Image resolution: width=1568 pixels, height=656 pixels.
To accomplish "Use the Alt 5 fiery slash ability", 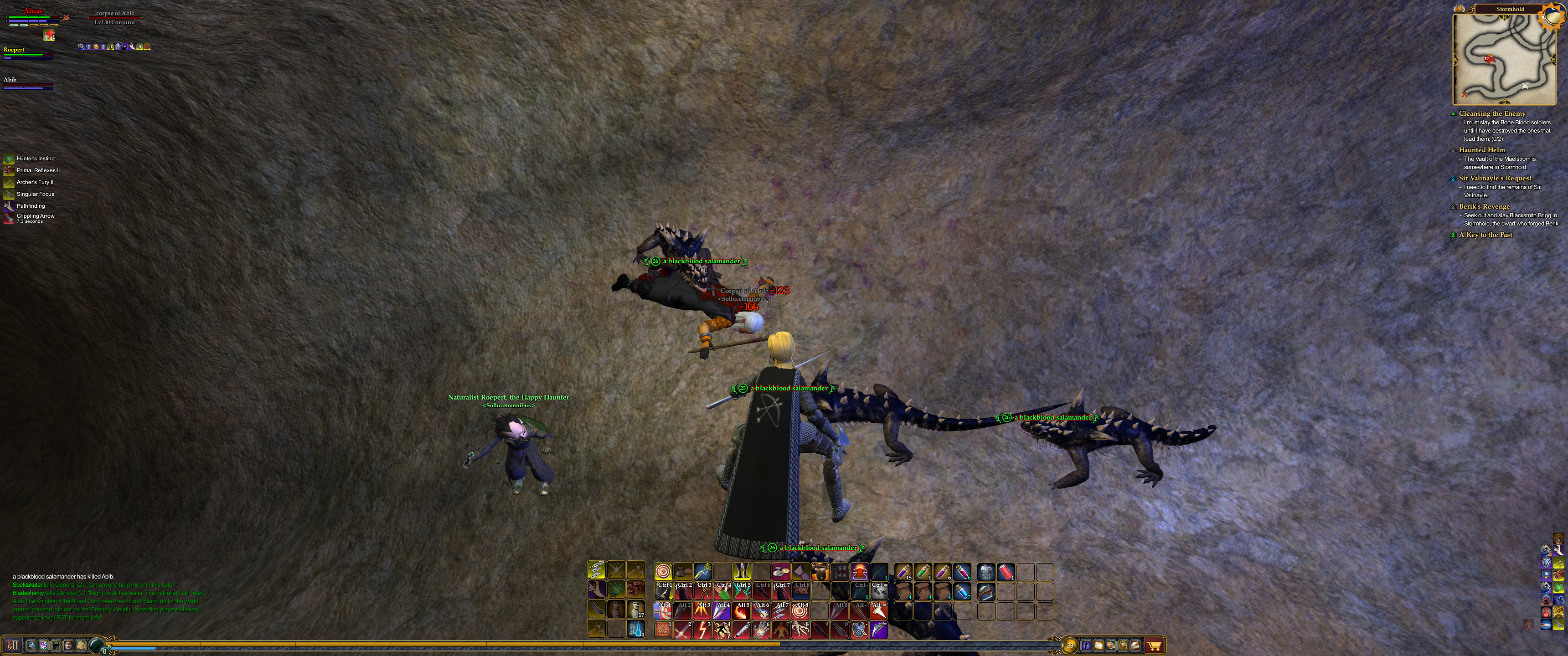I will coord(742,610).
